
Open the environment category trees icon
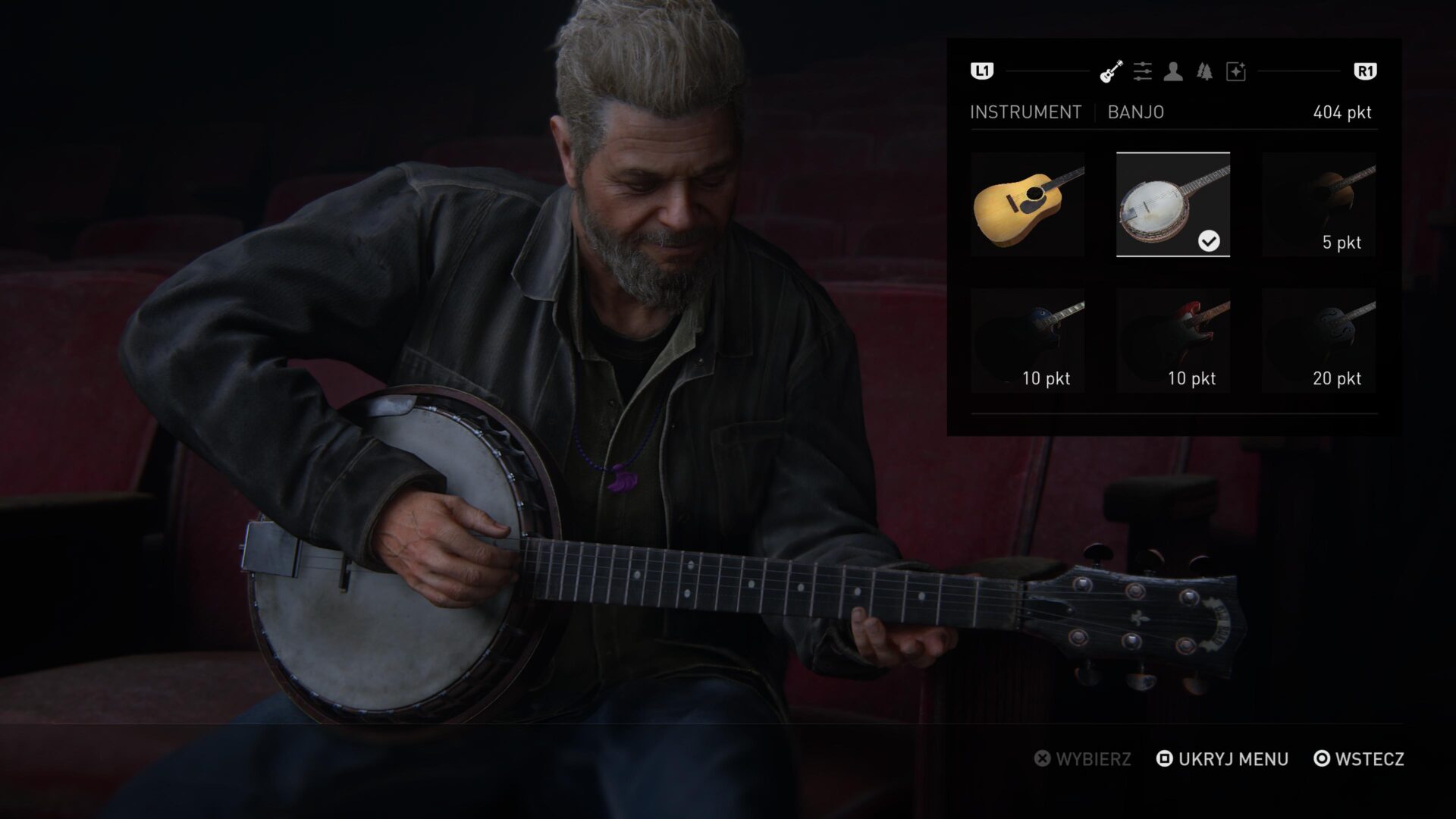(1203, 71)
